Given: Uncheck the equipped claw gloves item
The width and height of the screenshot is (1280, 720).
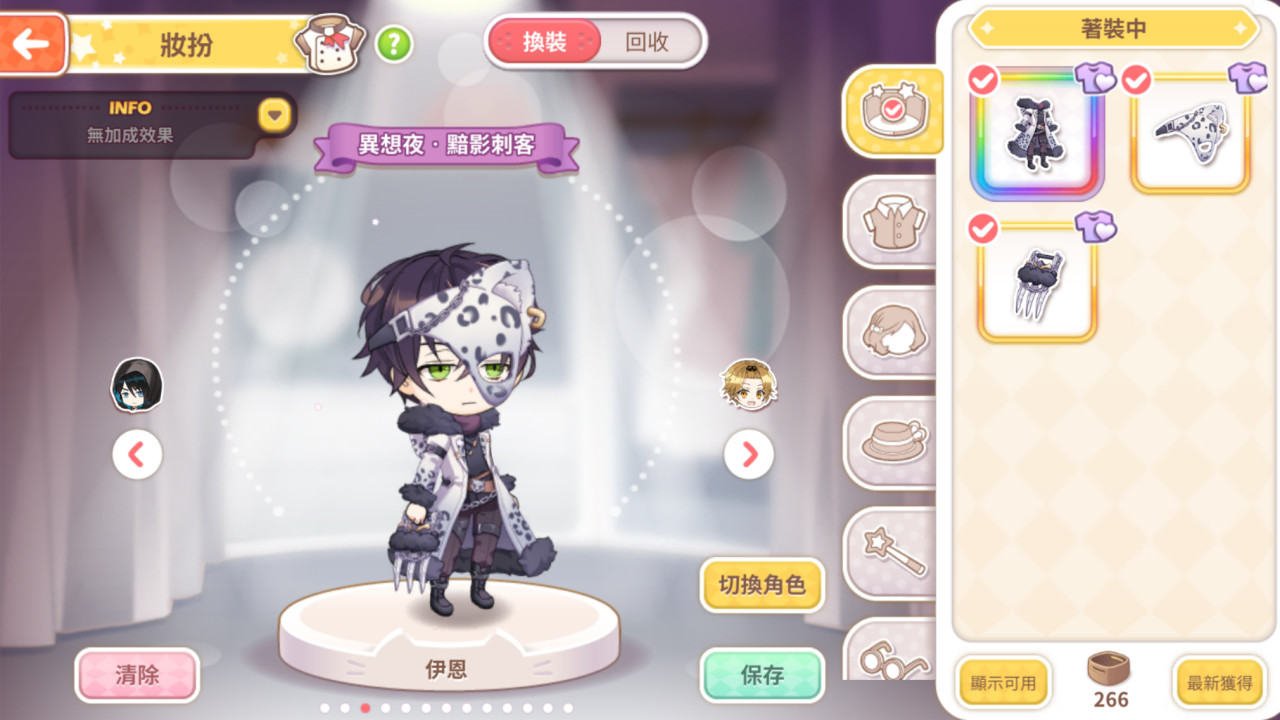Looking at the screenshot, I should tap(981, 231).
